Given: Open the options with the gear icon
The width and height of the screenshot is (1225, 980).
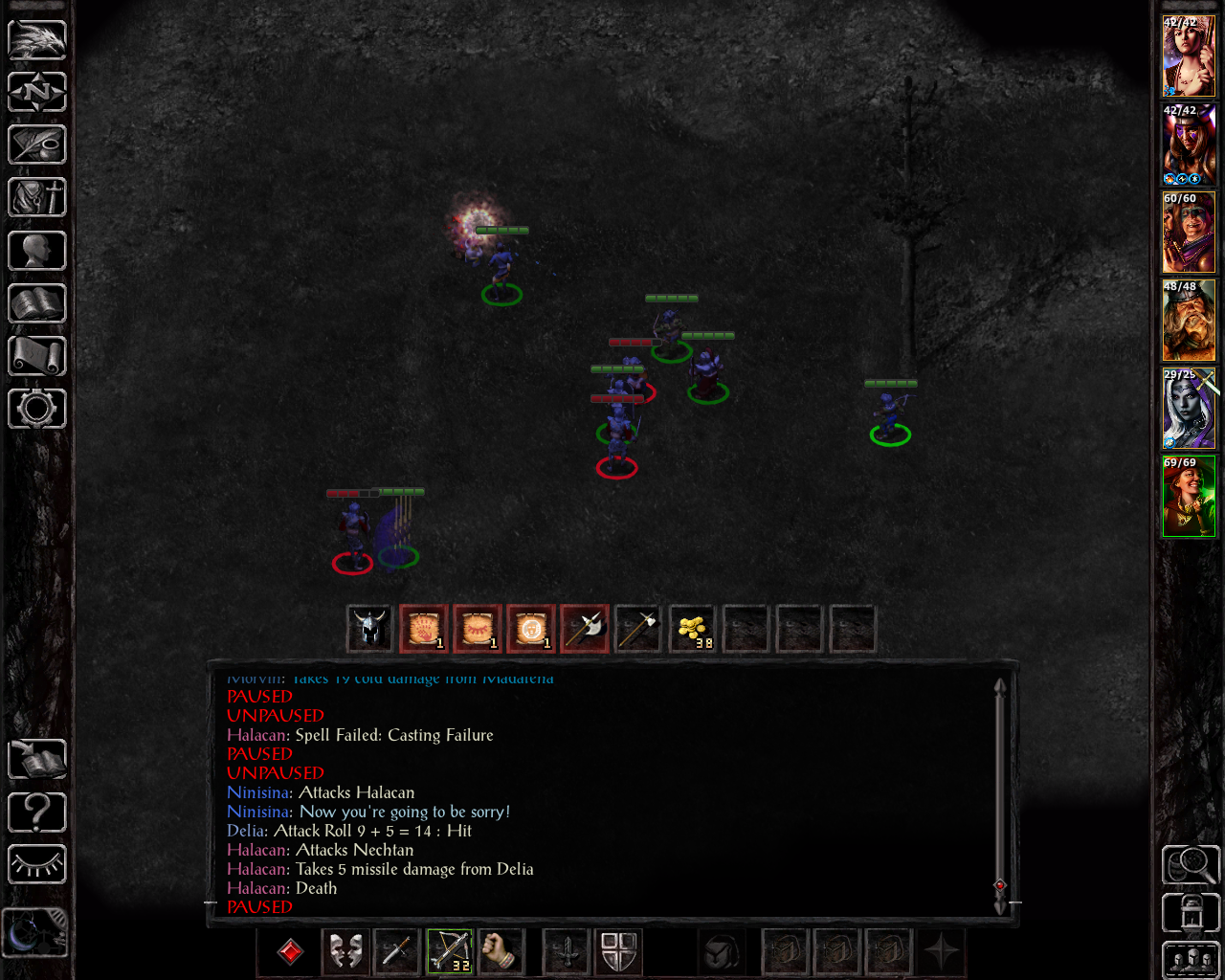Looking at the screenshot, I should click(x=37, y=409).
